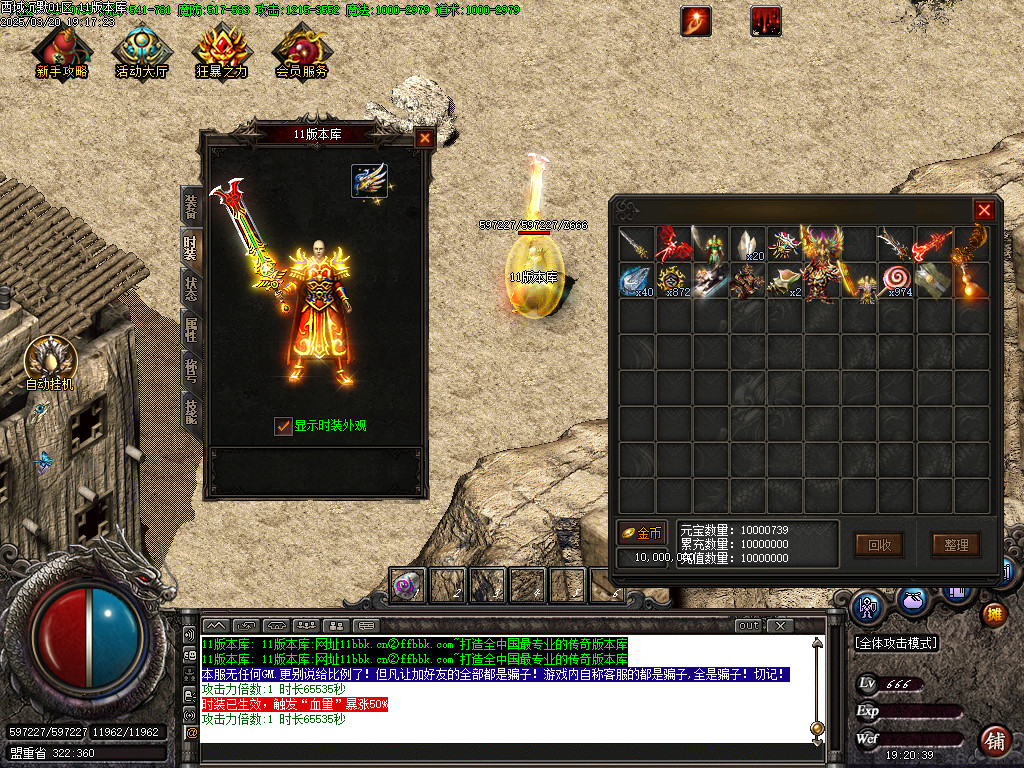Open the 铺 shop button

tap(994, 739)
